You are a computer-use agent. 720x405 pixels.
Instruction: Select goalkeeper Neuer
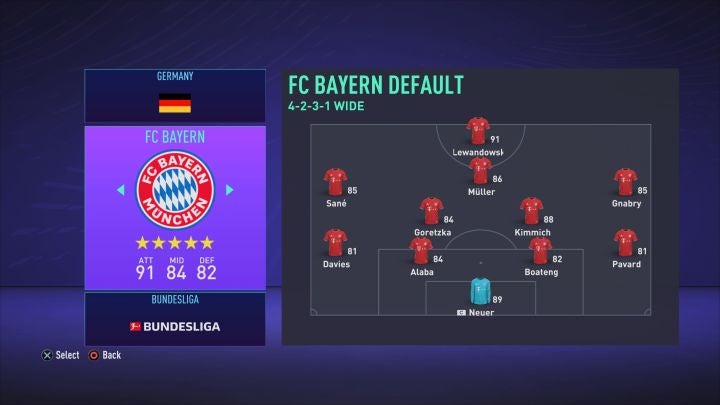tap(480, 292)
